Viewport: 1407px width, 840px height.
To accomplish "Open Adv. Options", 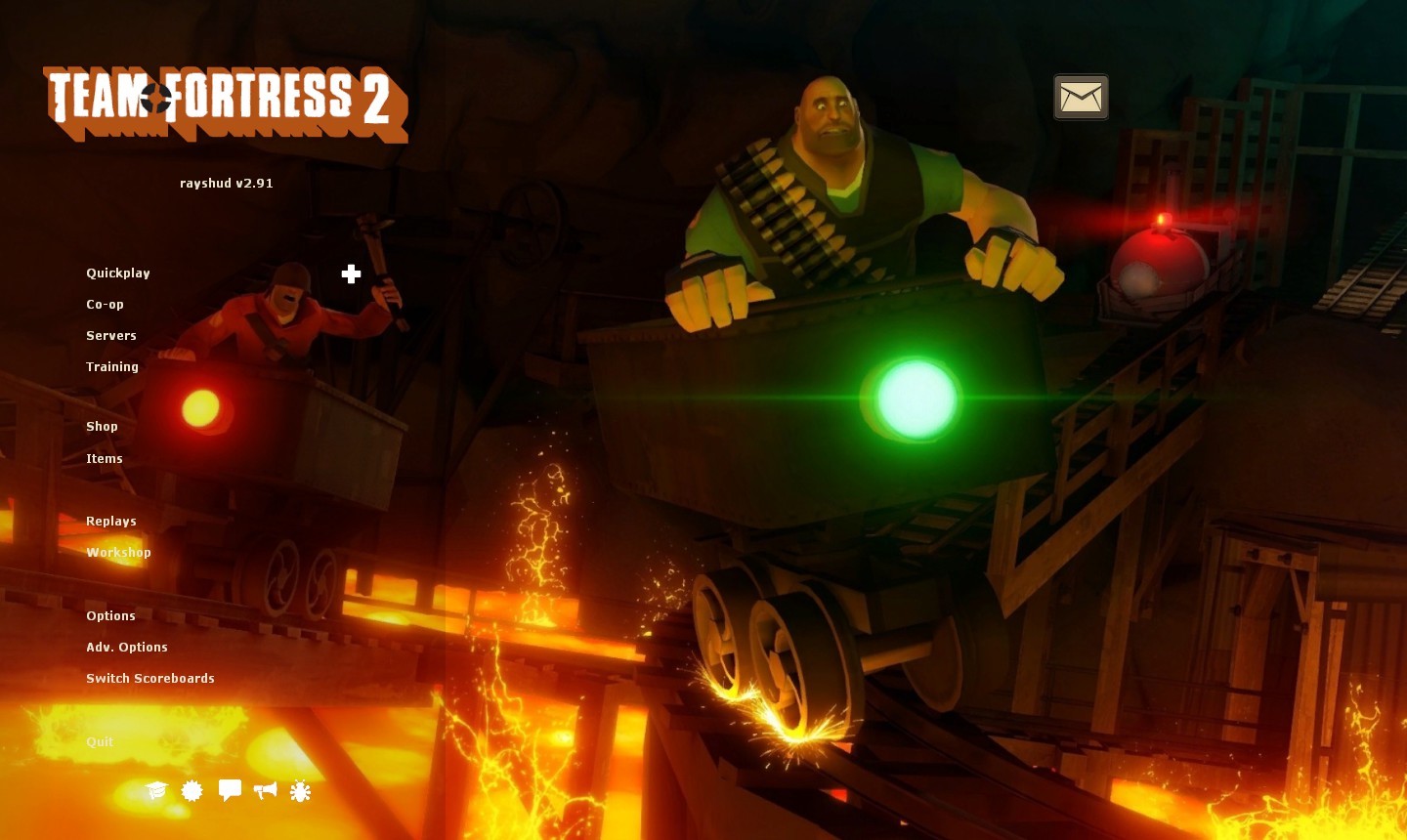I will pyautogui.click(x=127, y=648).
